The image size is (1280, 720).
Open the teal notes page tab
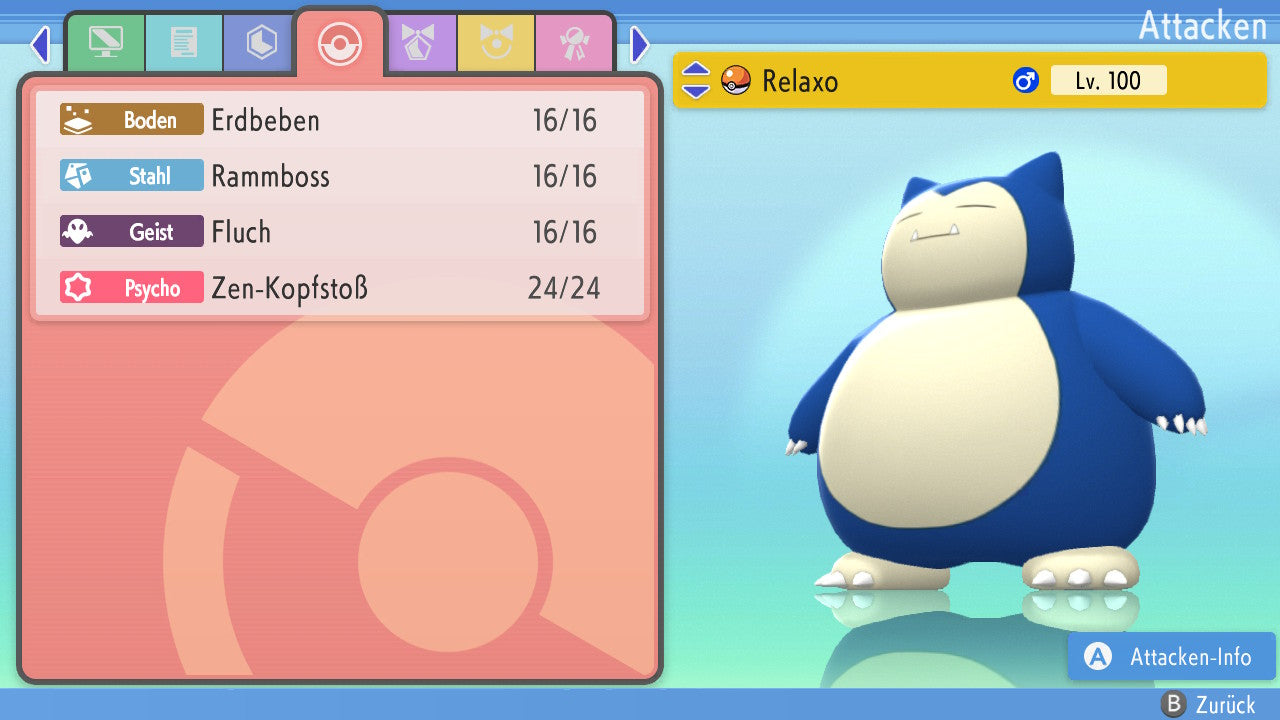pos(183,43)
